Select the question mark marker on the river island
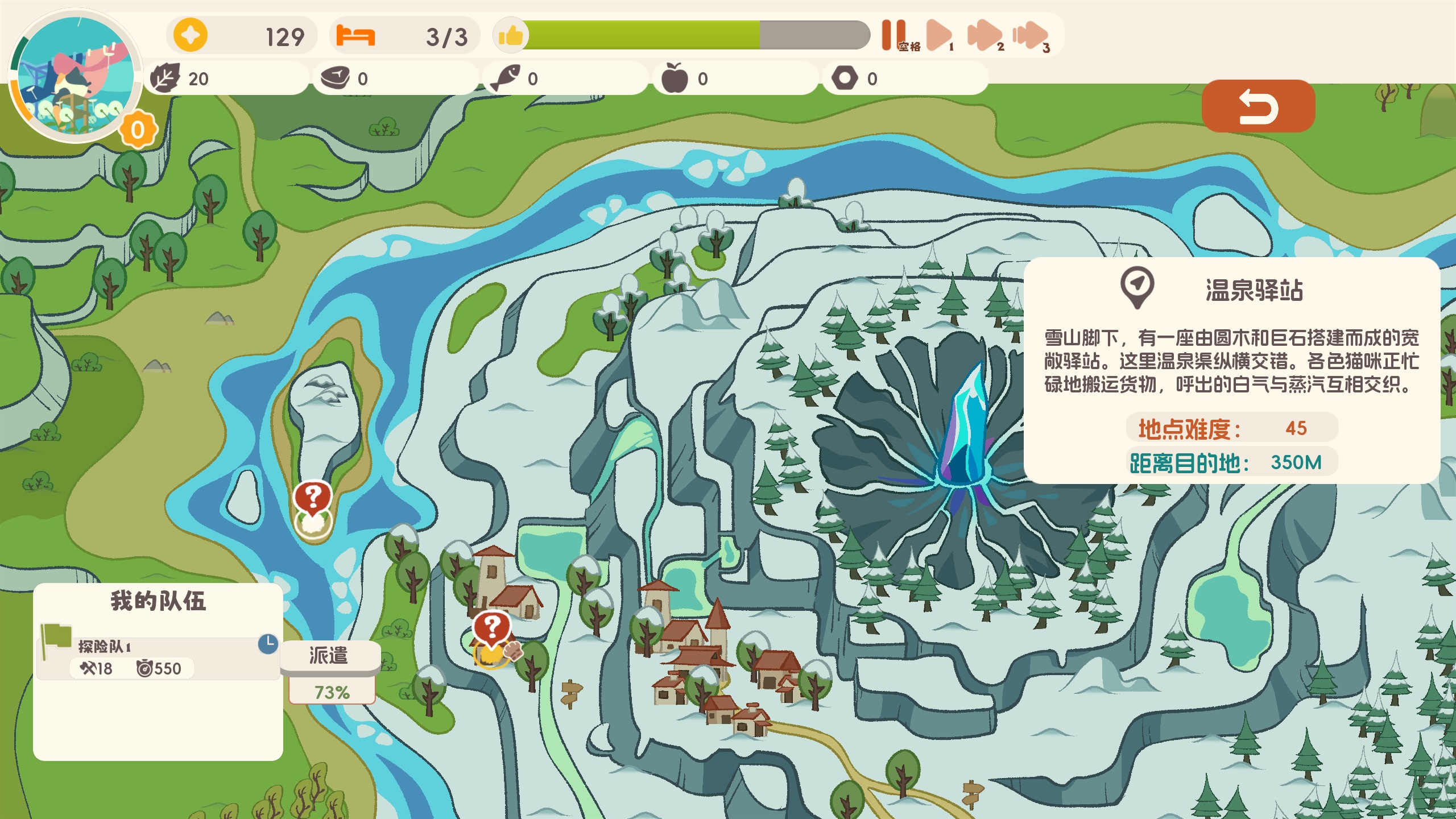Image resolution: width=1456 pixels, height=819 pixels. (312, 498)
